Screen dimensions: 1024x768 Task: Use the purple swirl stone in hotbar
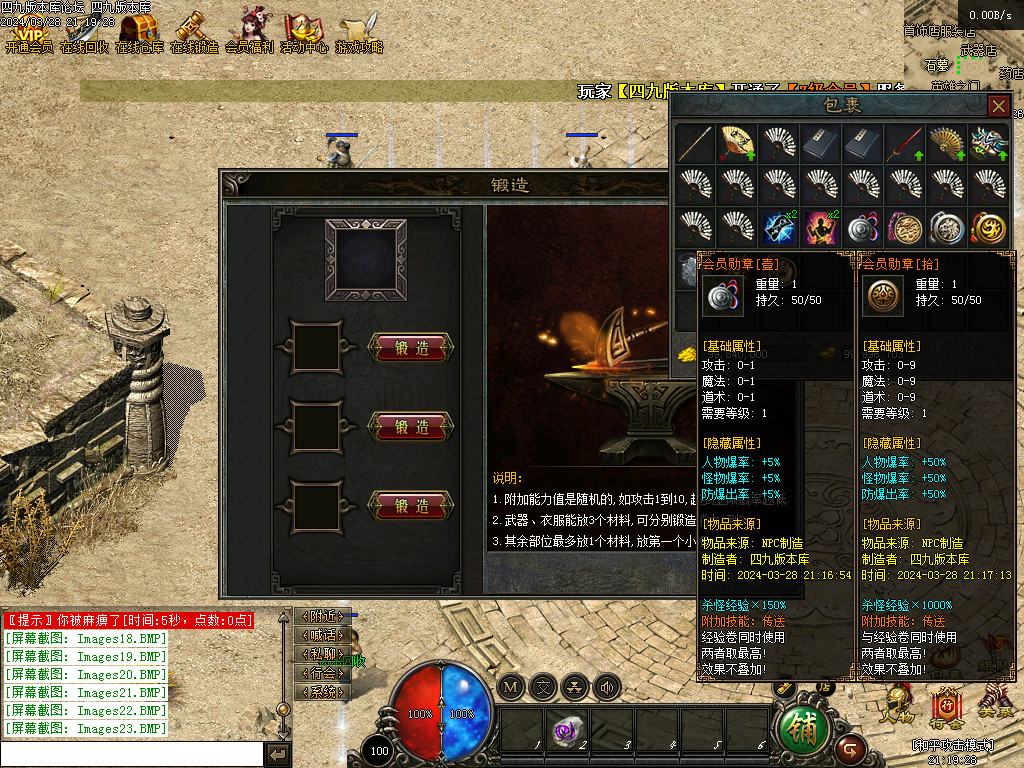click(x=566, y=731)
